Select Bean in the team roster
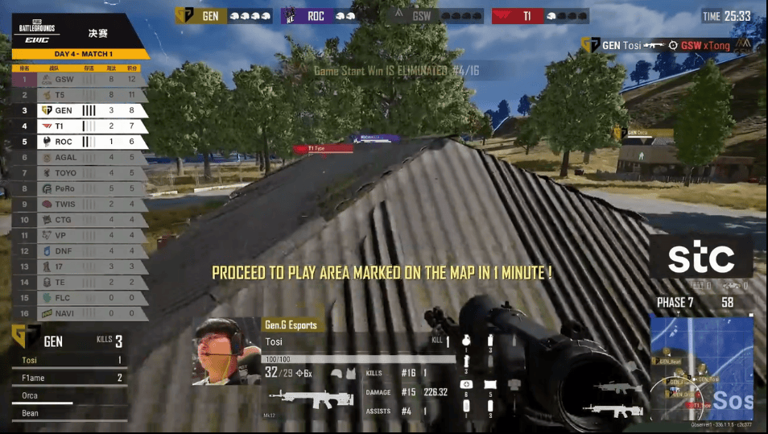The image size is (768, 434). (x=68, y=412)
